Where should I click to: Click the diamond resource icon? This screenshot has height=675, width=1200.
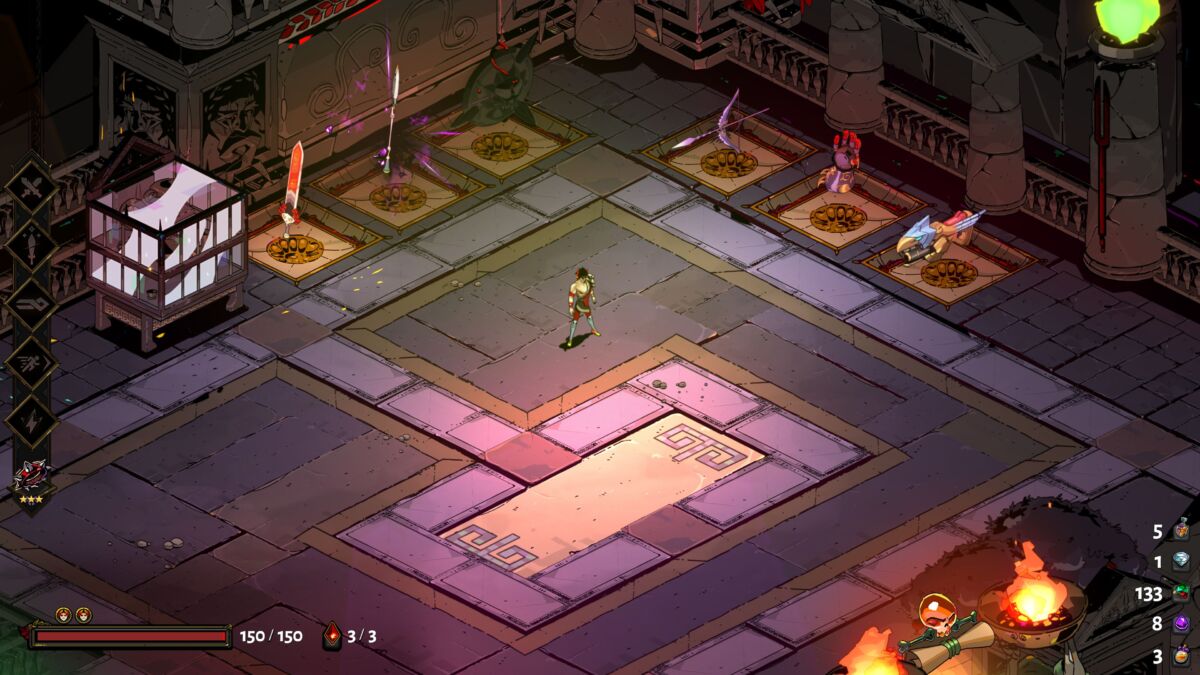point(1182,562)
